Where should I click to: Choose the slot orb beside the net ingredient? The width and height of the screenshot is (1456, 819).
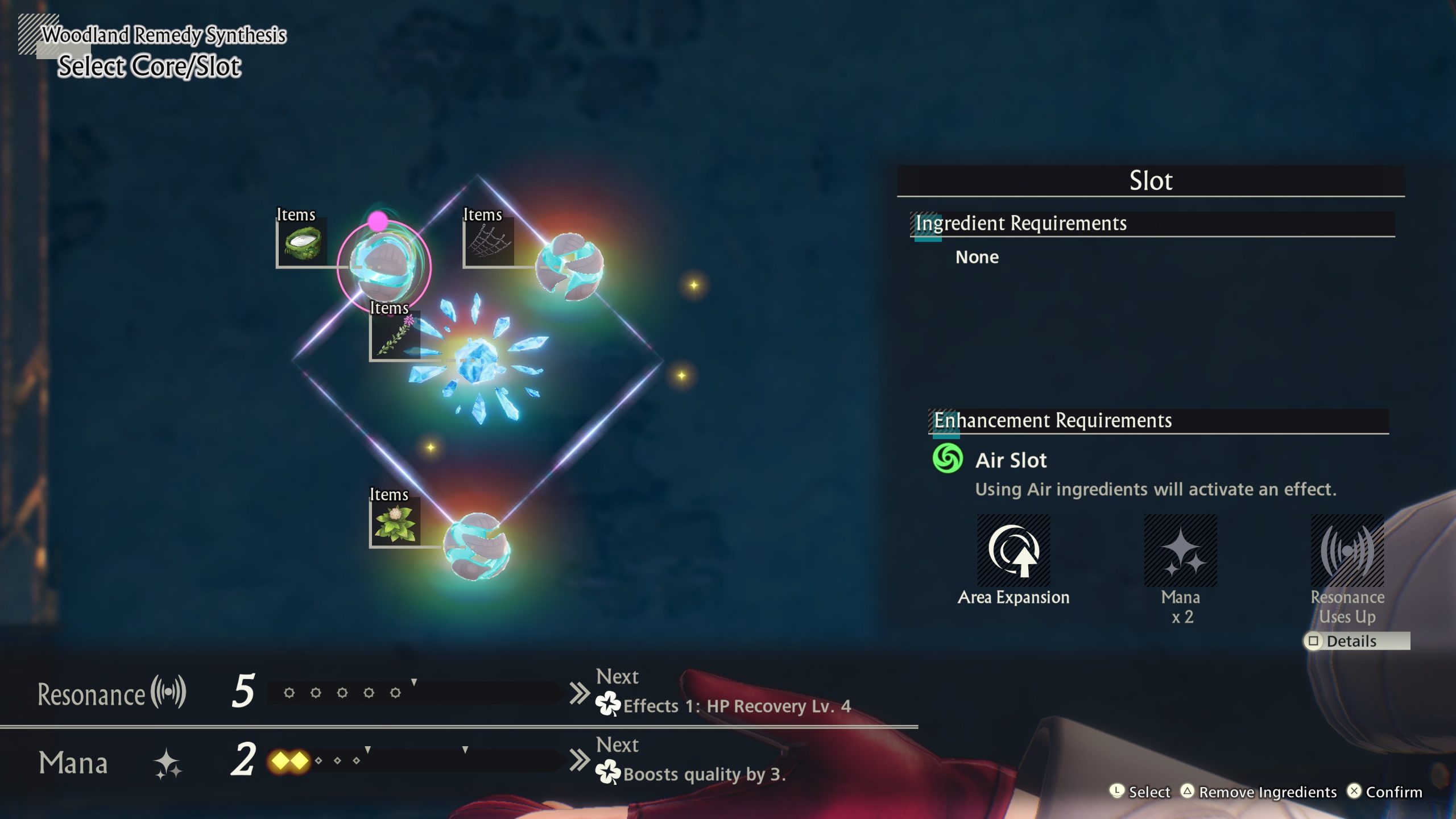569,266
